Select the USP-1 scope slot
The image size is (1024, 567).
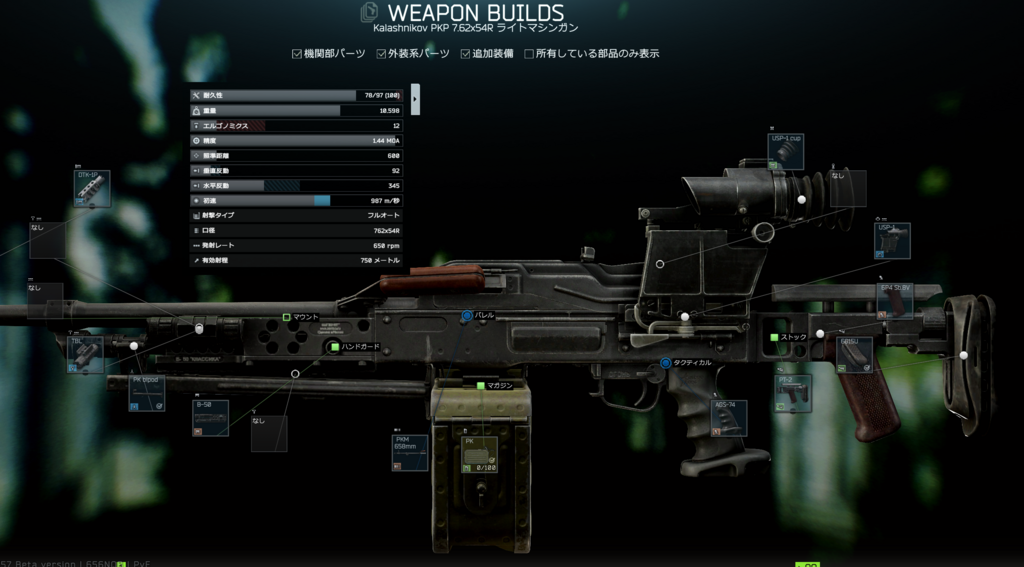pyautogui.click(x=892, y=241)
